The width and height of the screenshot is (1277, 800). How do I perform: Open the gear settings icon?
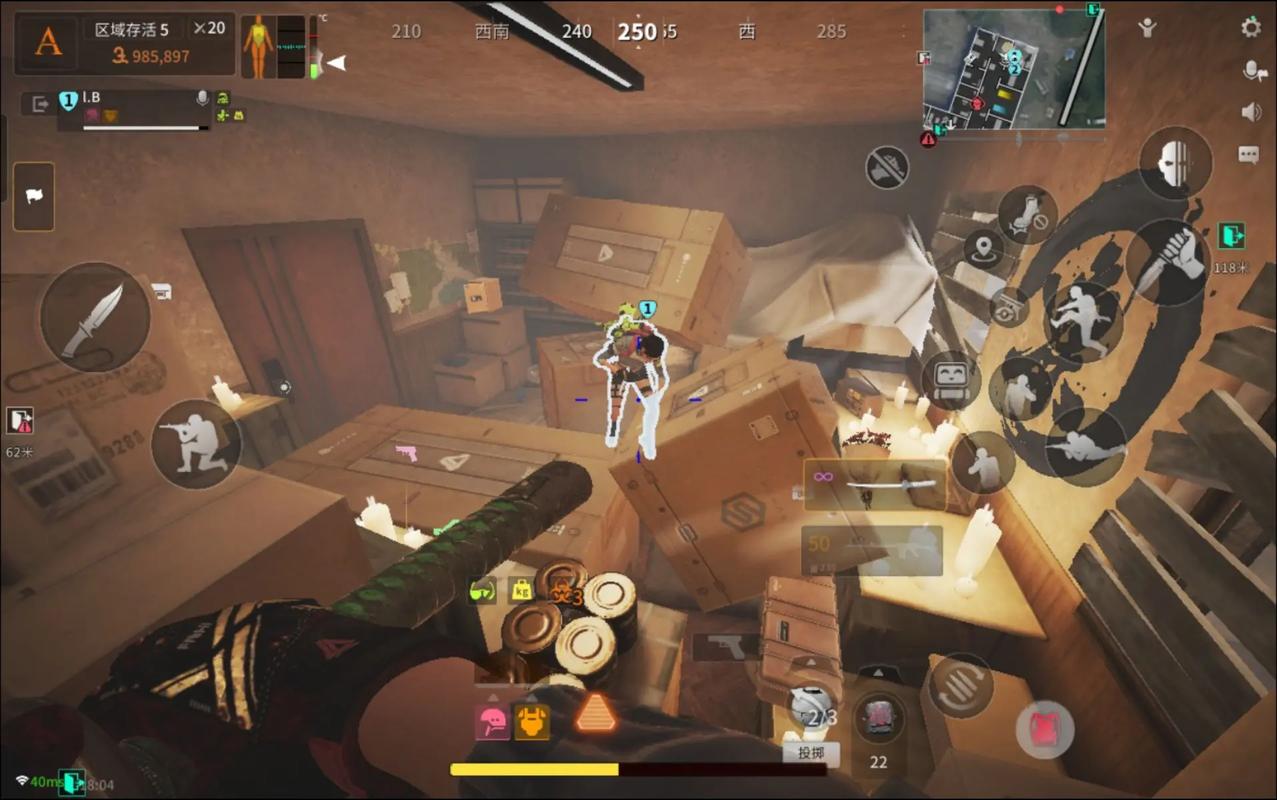(x=1251, y=28)
